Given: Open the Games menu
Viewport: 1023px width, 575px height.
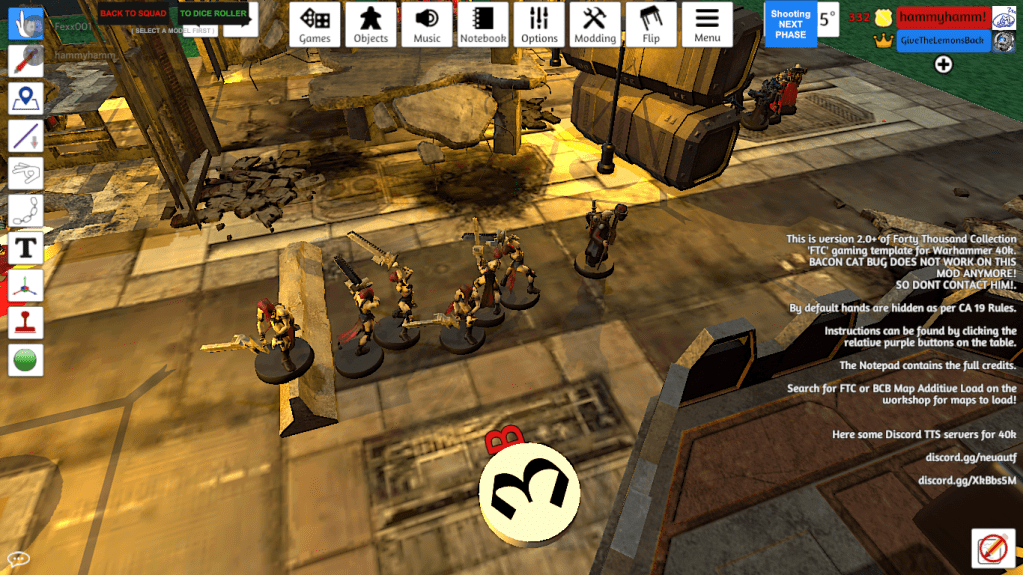Looking at the screenshot, I should [315, 24].
